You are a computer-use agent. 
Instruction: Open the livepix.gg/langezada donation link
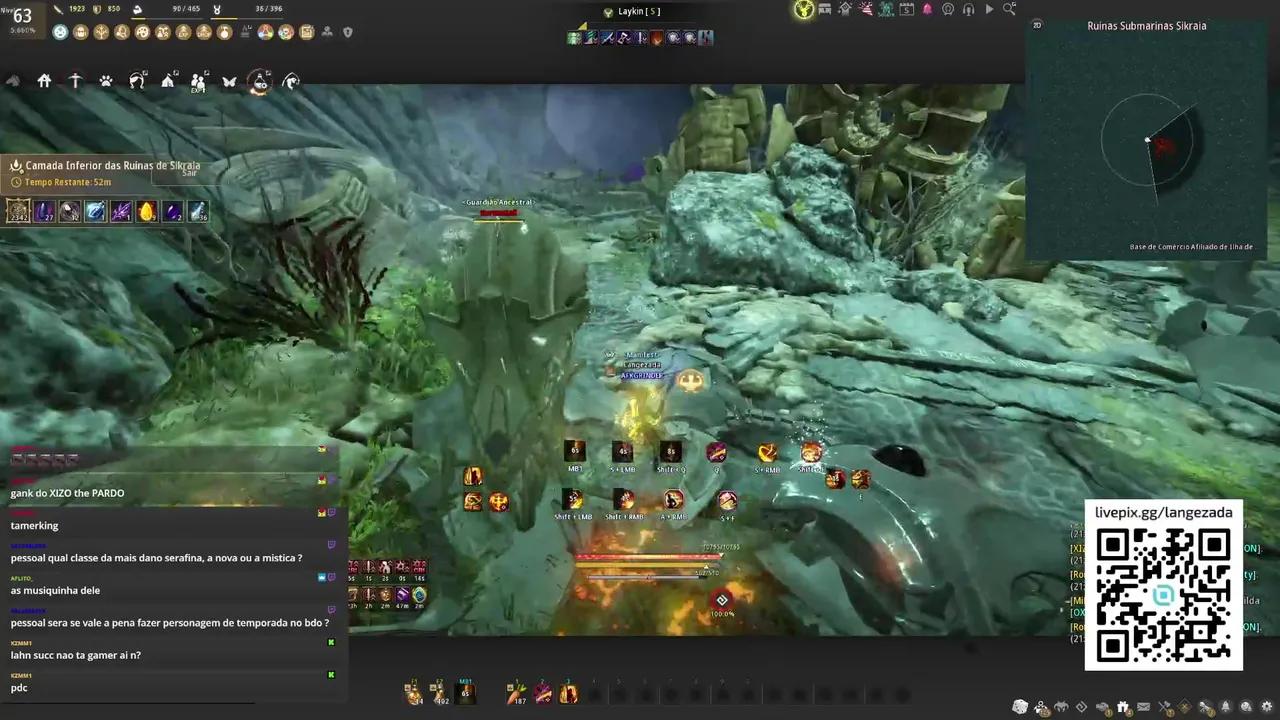tap(1163, 511)
